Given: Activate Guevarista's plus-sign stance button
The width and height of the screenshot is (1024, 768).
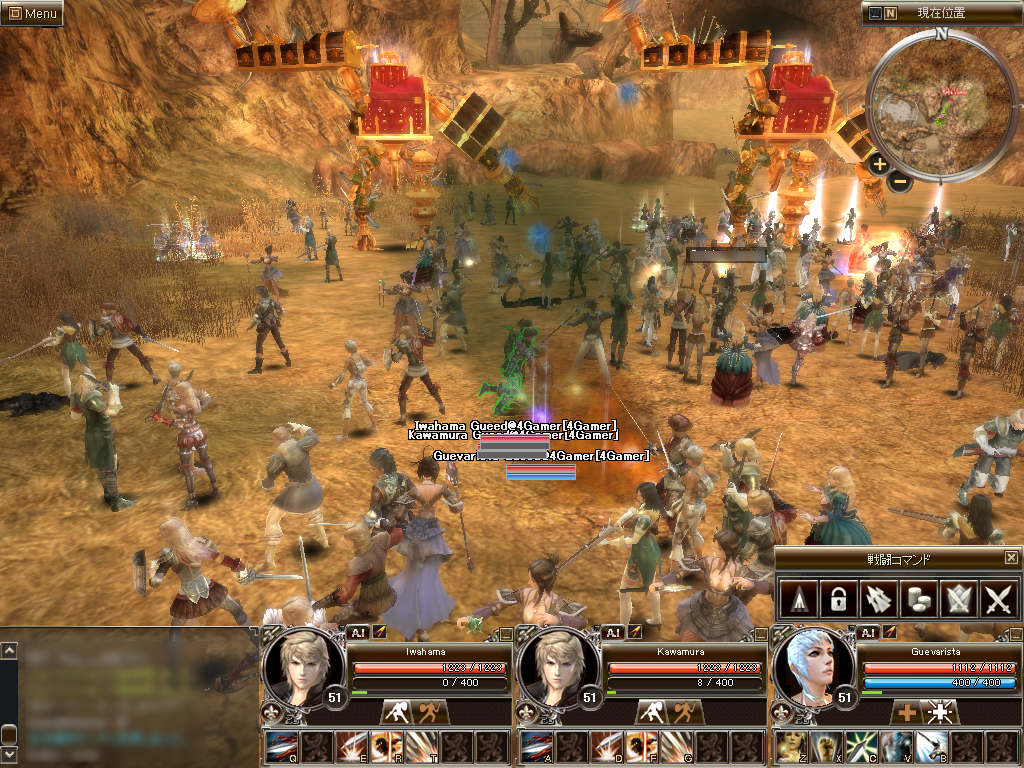Looking at the screenshot, I should click(x=906, y=713).
